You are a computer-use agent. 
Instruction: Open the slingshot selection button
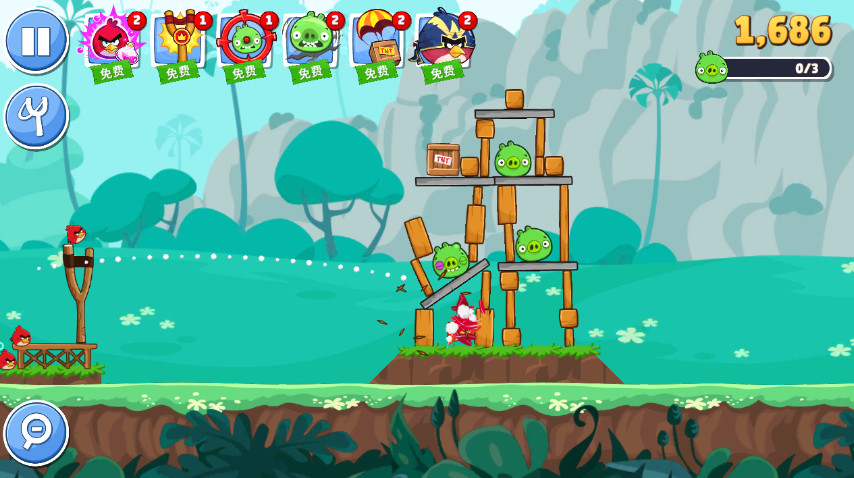tap(36, 116)
